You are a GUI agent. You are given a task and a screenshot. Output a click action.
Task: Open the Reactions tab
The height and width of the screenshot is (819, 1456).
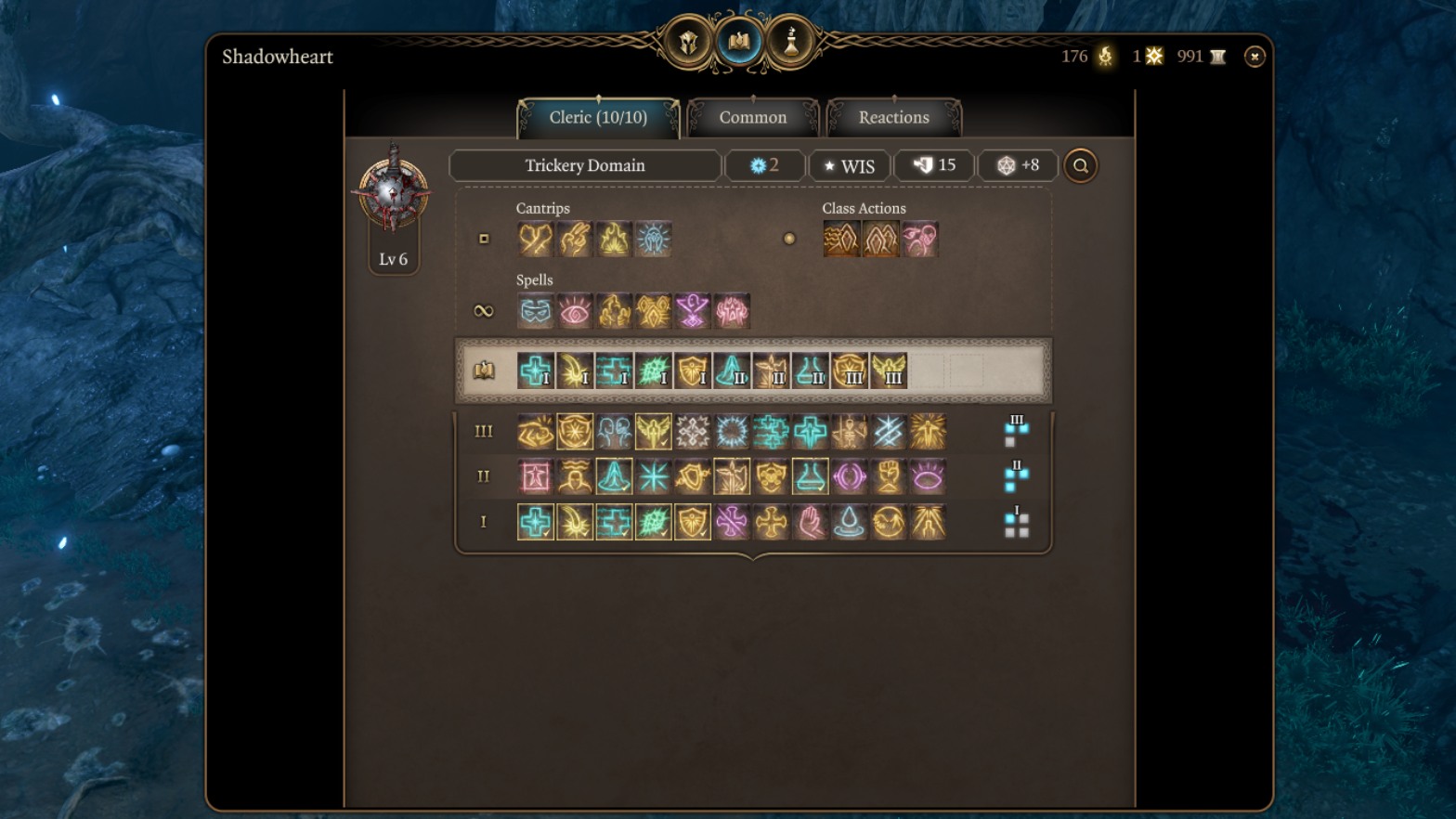[x=892, y=117]
